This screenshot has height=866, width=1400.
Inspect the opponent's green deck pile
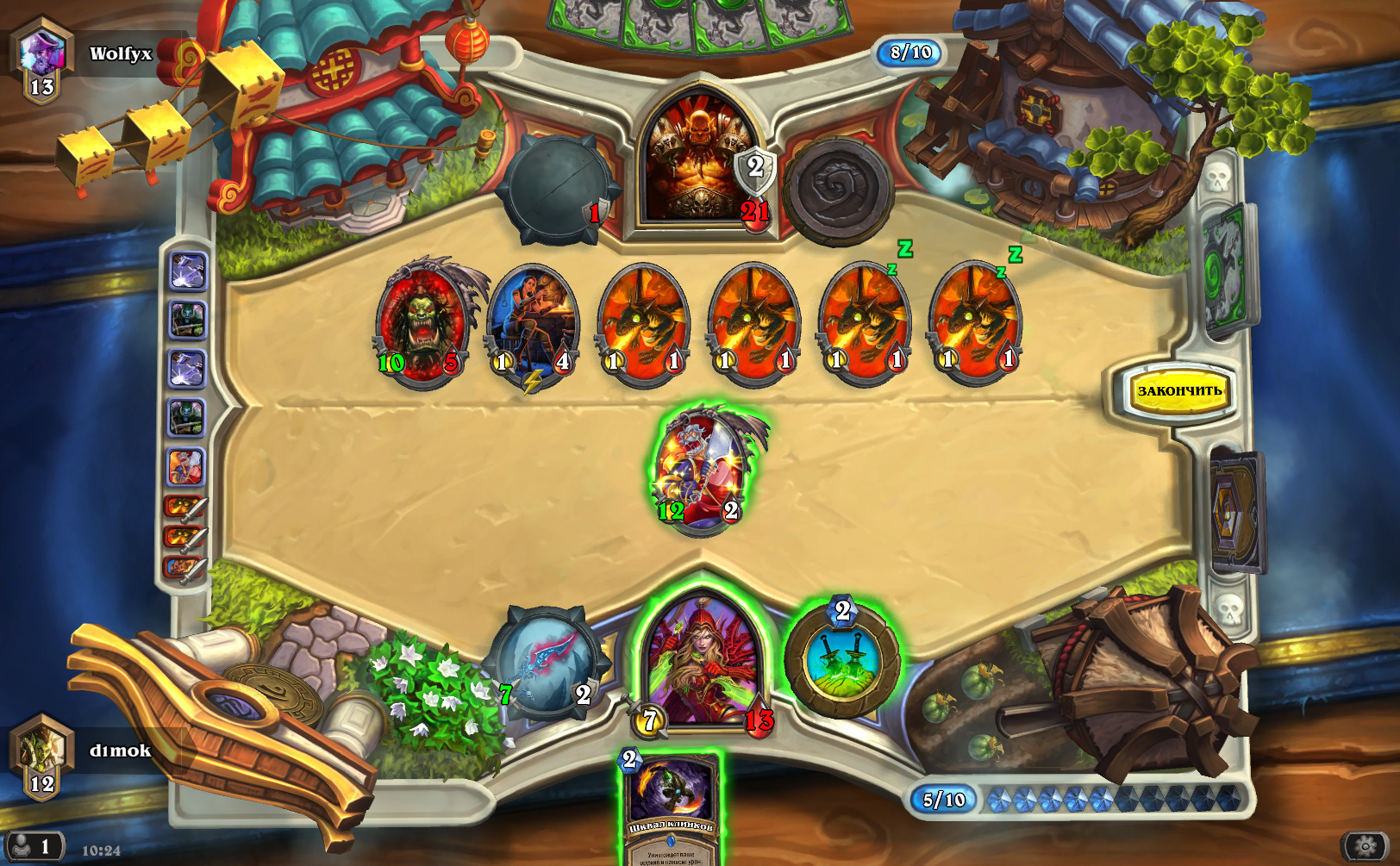[1228, 269]
